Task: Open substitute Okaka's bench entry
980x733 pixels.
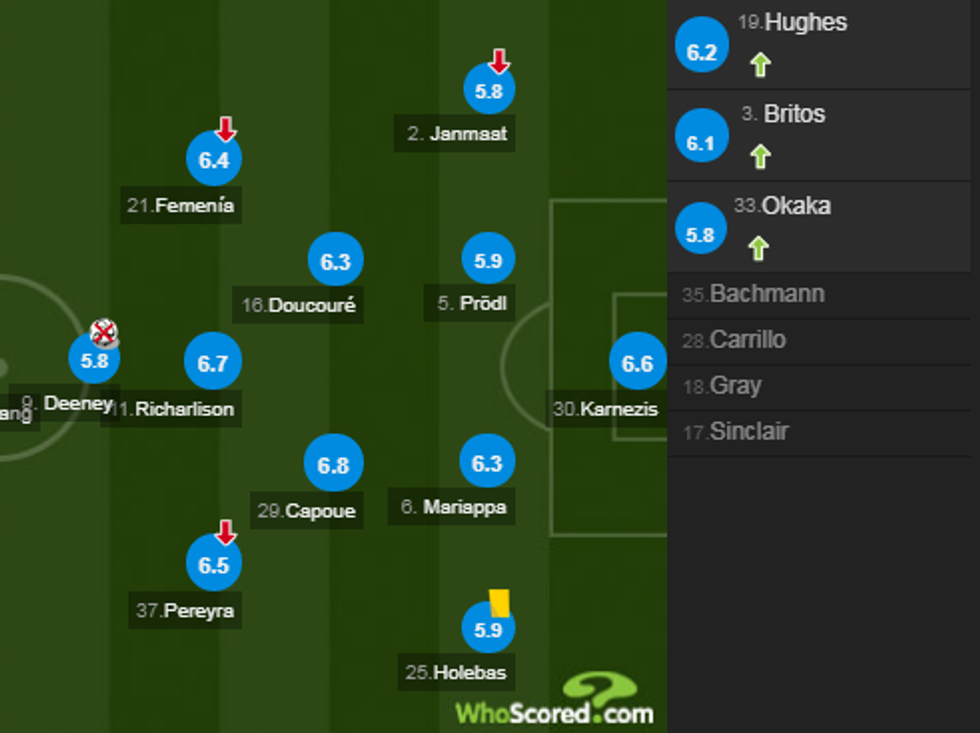Action: tap(795, 206)
